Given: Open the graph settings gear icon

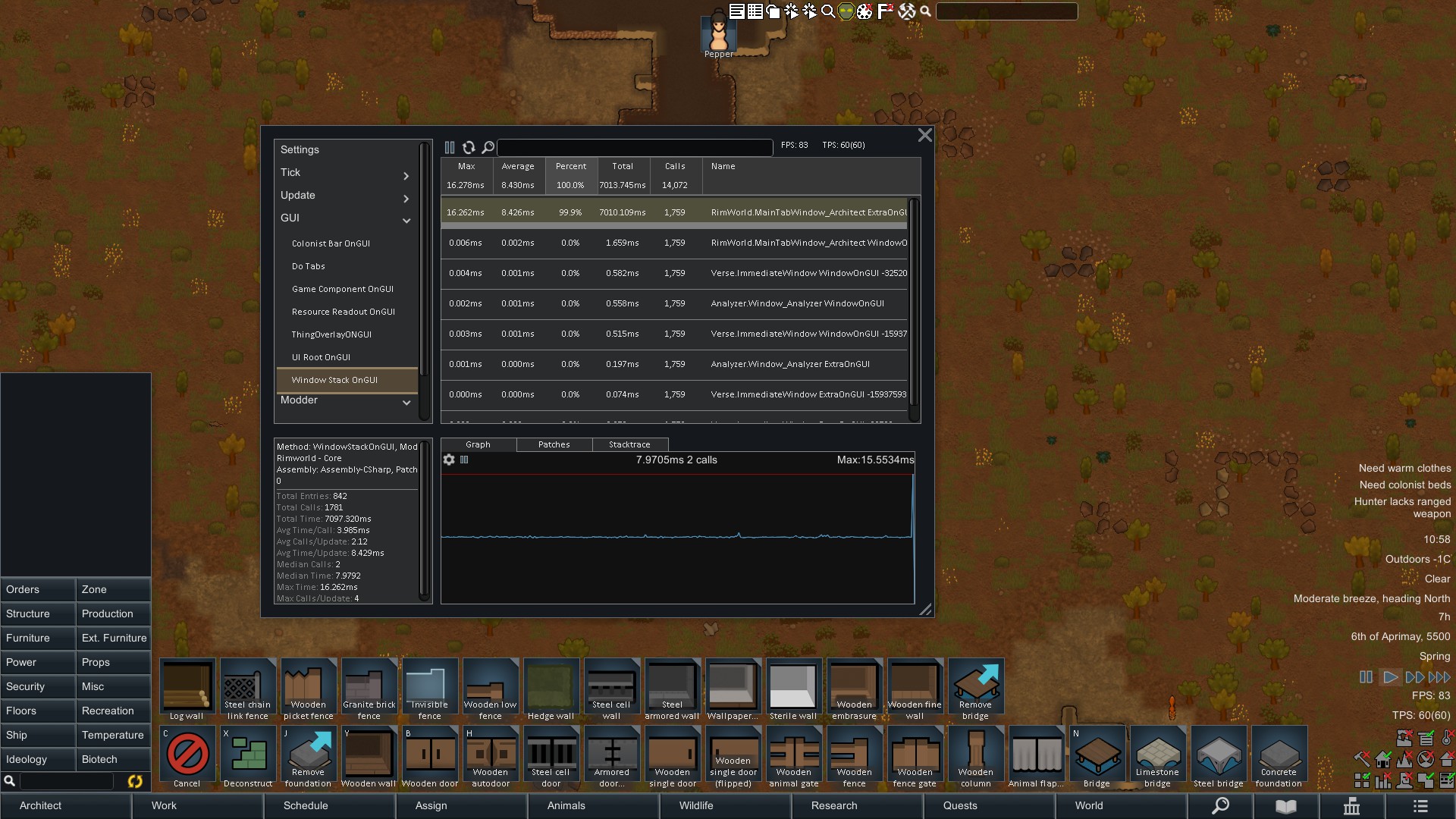Looking at the screenshot, I should 450,460.
